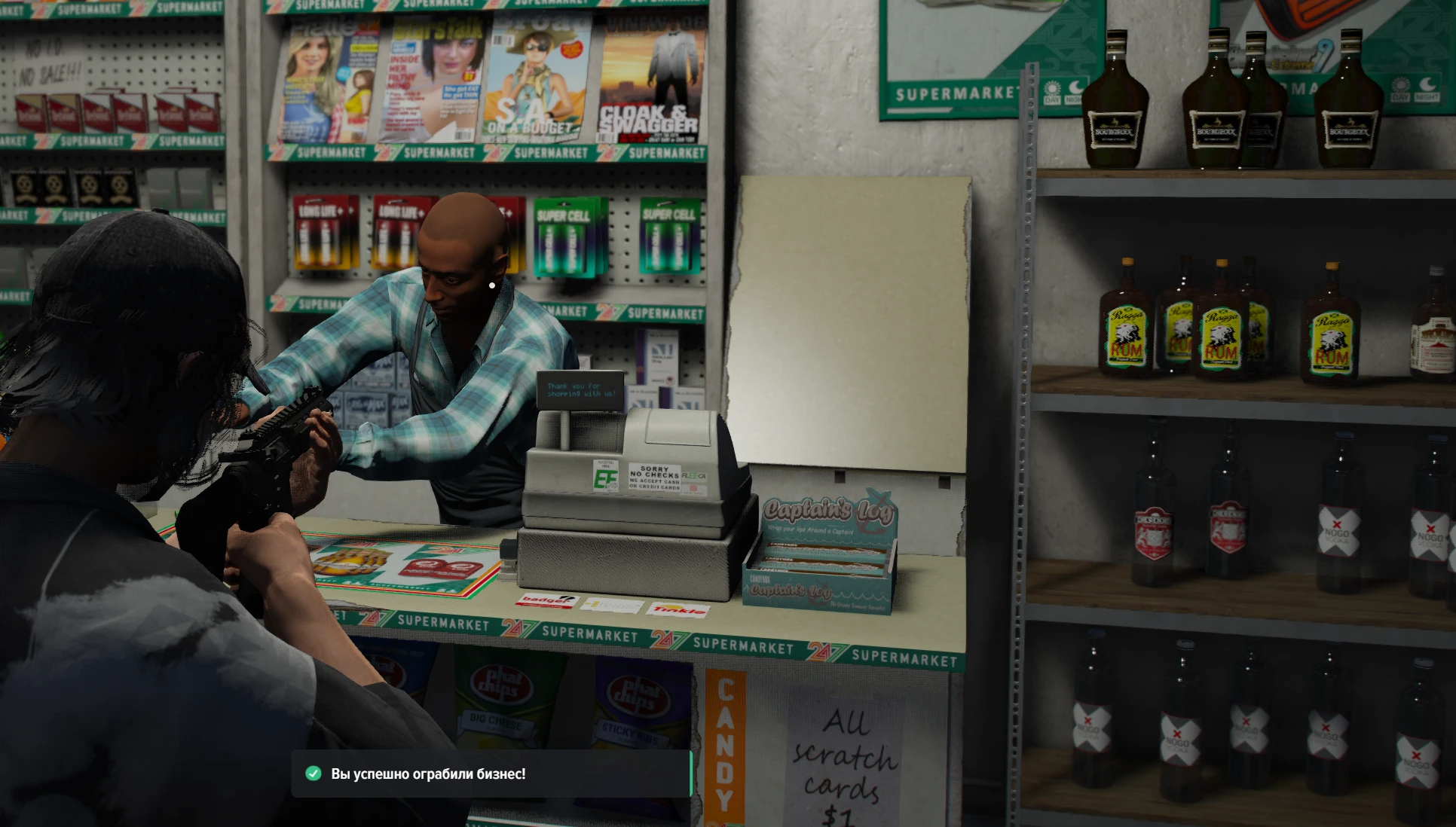Click the successful robbery notification toast
This screenshot has width=1456, height=827.
tap(491, 774)
